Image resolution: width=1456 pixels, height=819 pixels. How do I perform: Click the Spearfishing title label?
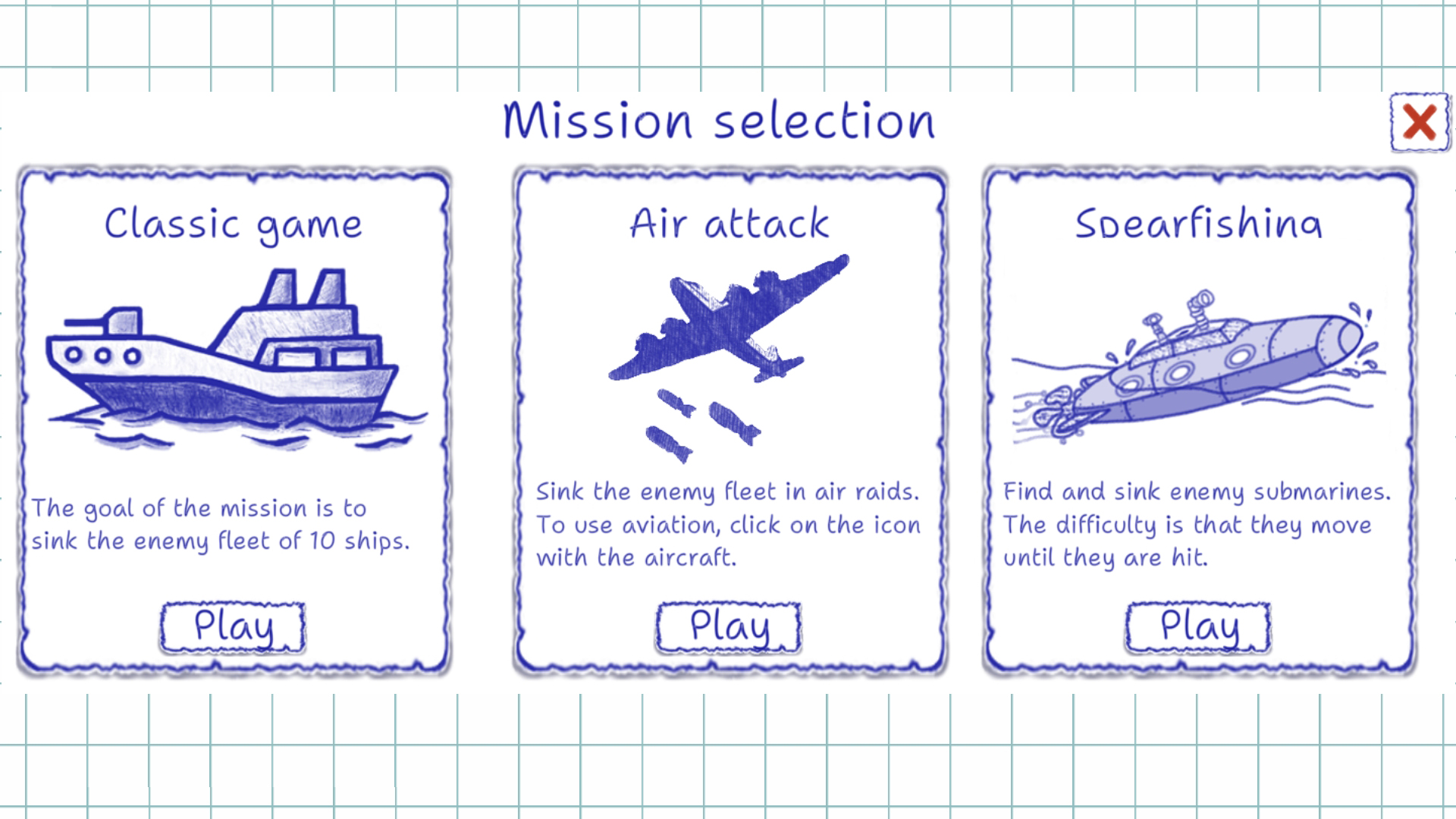pos(1200,222)
